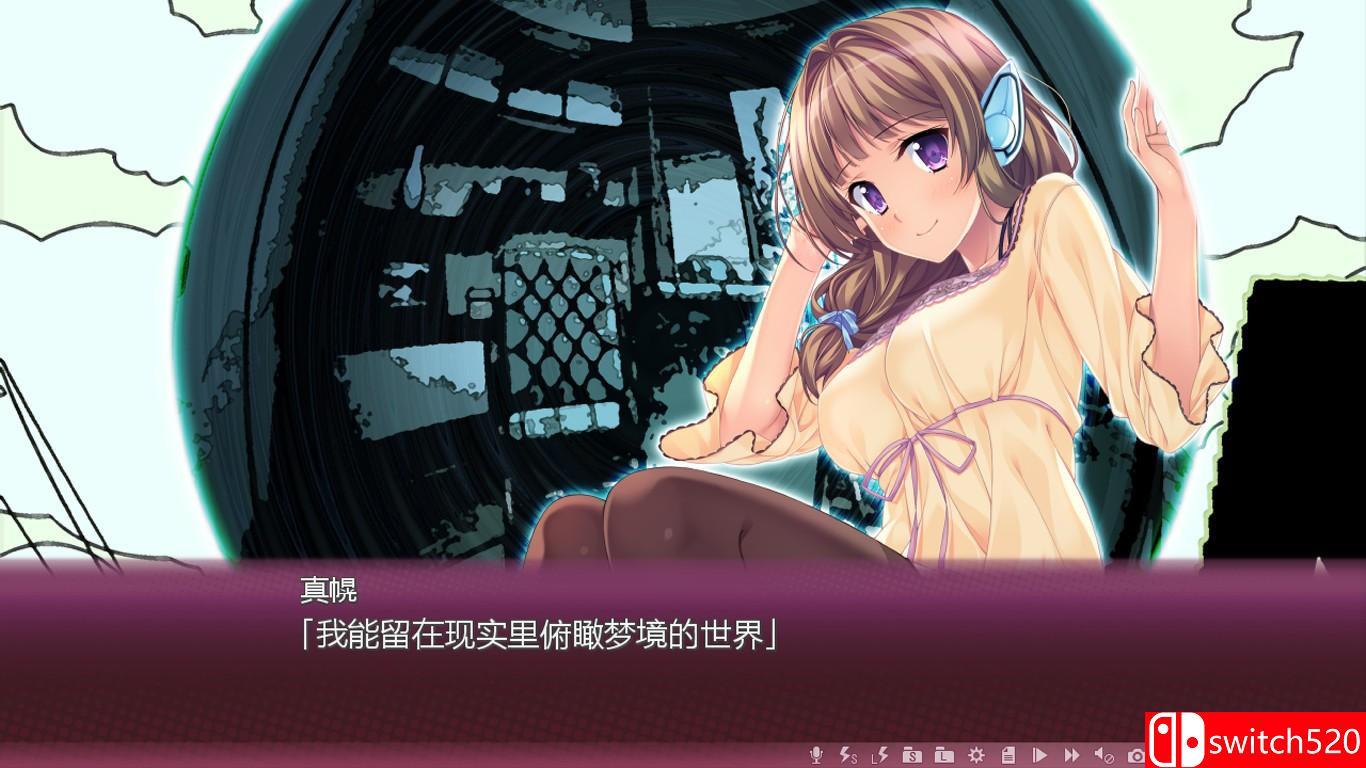Viewport: 1366px width, 768px height.
Task: Open the Load menu via the L folder icon
Action: [x=944, y=755]
